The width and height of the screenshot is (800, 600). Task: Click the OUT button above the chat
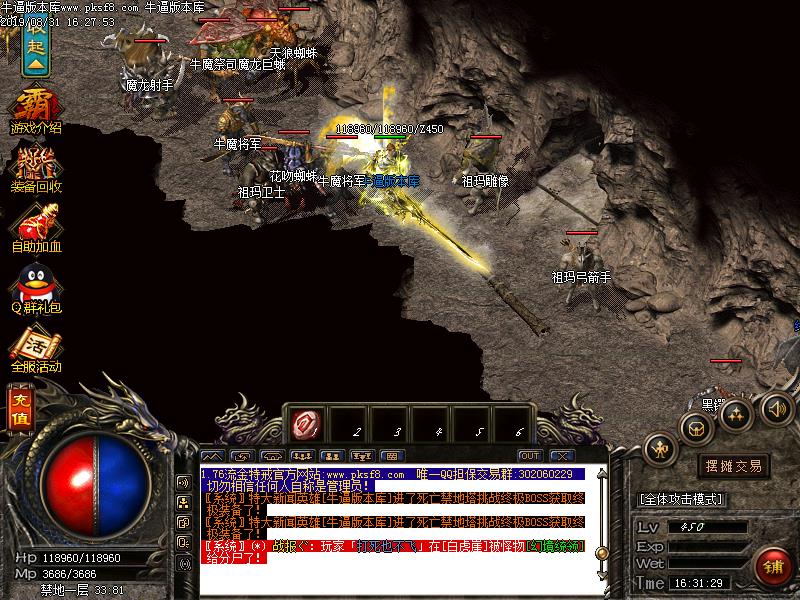tap(530, 456)
